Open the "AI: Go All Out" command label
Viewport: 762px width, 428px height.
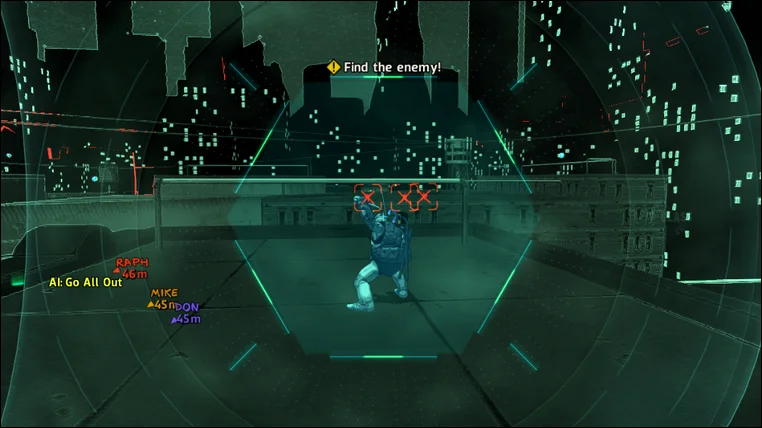85,282
